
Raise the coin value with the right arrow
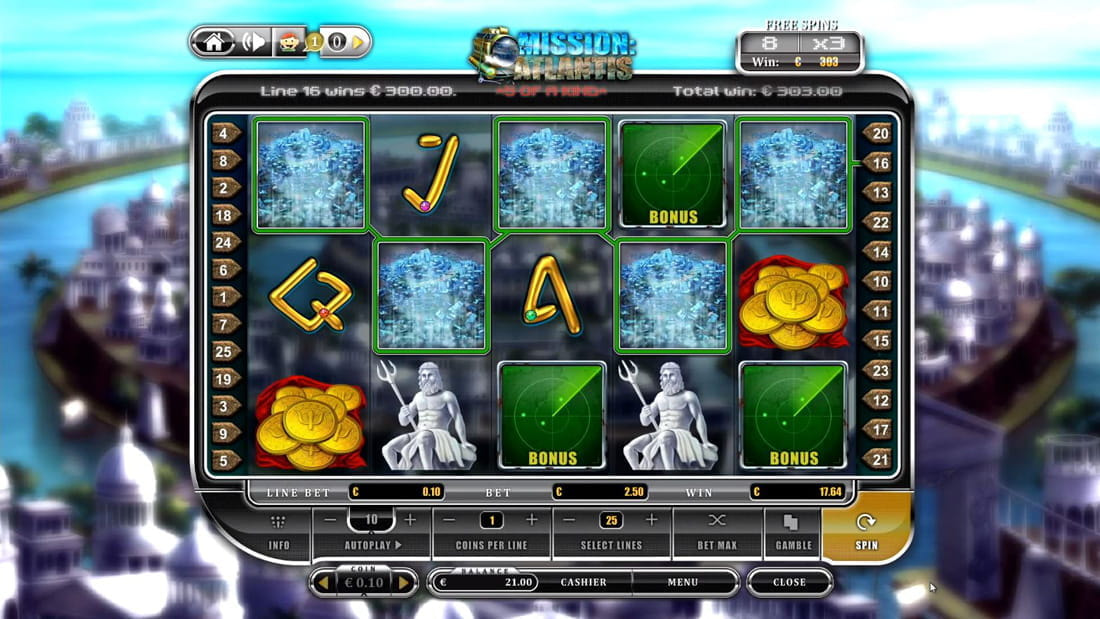coord(403,582)
